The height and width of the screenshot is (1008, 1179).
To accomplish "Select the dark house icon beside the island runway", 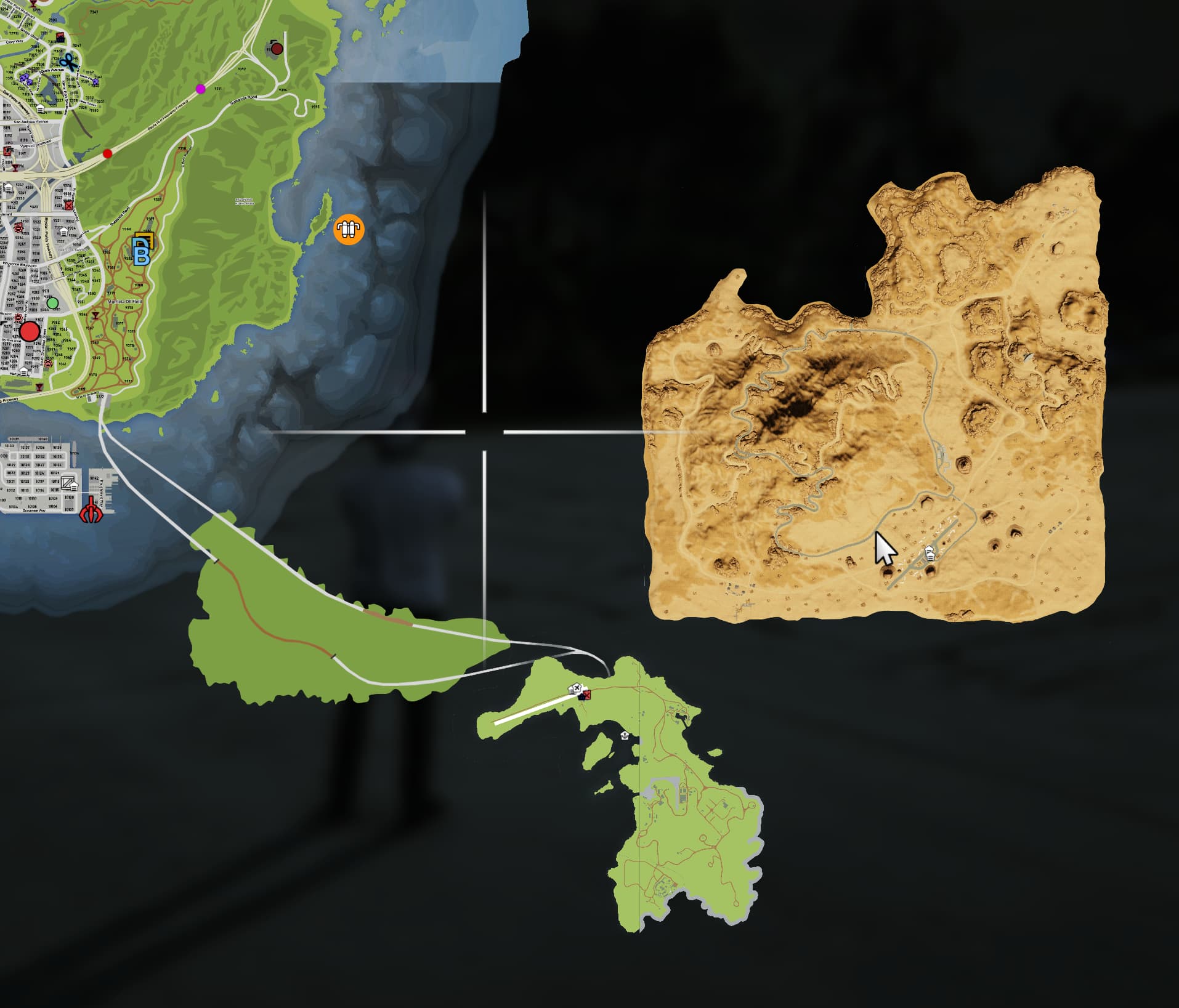I will (581, 698).
